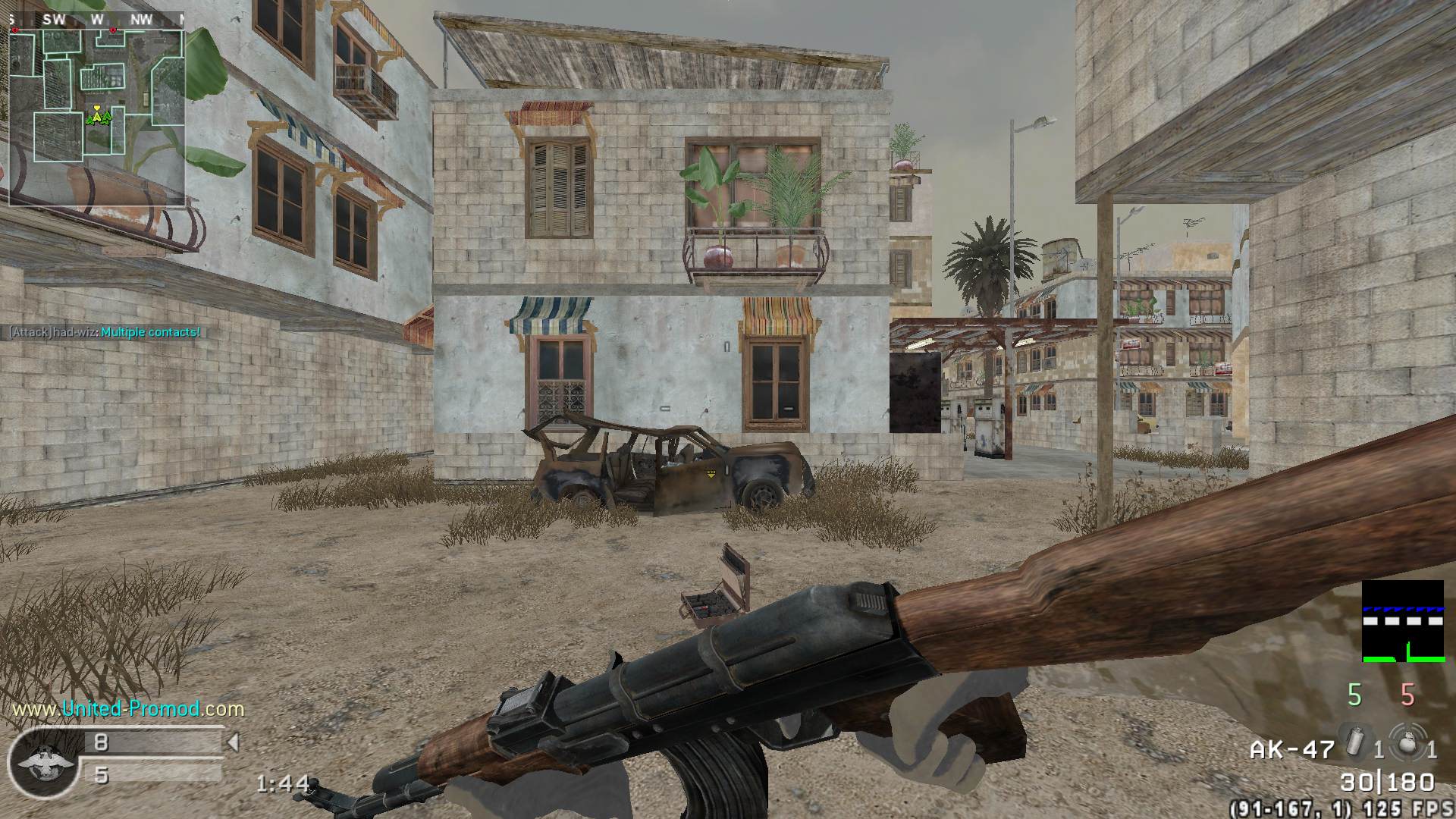The height and width of the screenshot is (819, 1456).
Task: Open the www.United-Promod.com link
Action: 128,709
